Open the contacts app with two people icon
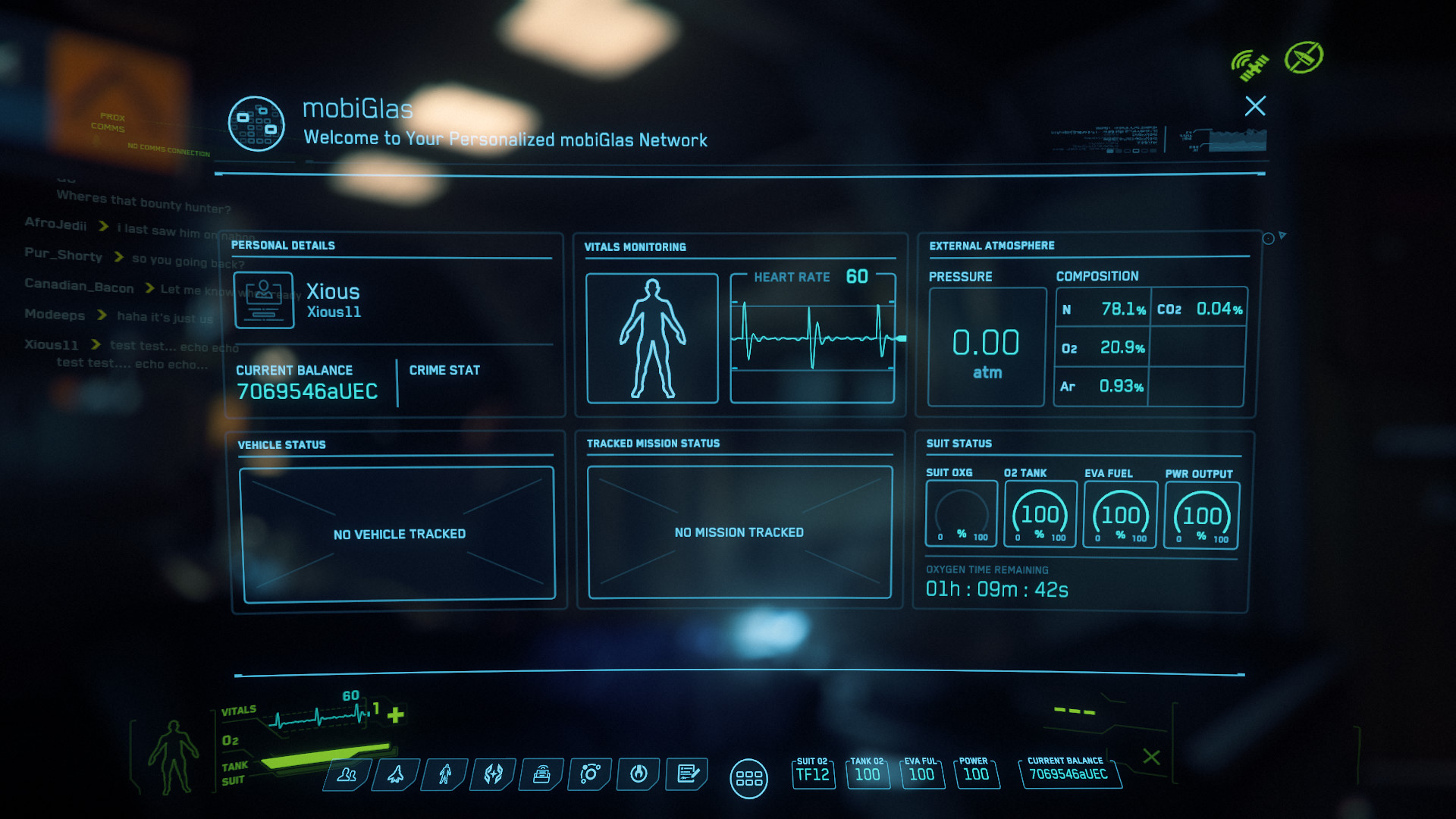This screenshot has height=819, width=1456. click(x=347, y=774)
